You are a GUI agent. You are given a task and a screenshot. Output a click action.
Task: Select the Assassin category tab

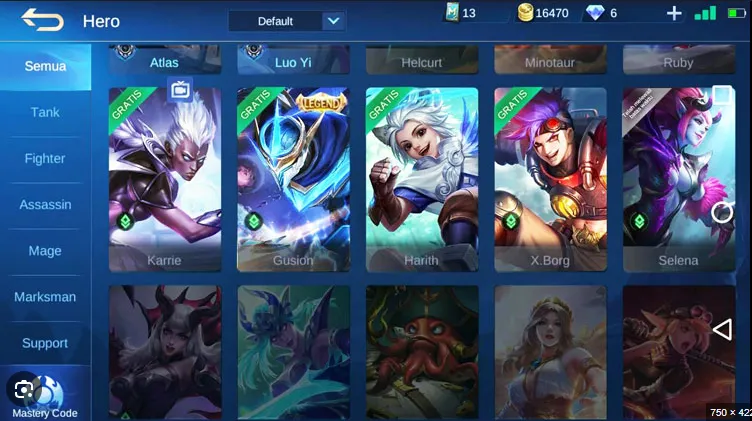pos(45,205)
